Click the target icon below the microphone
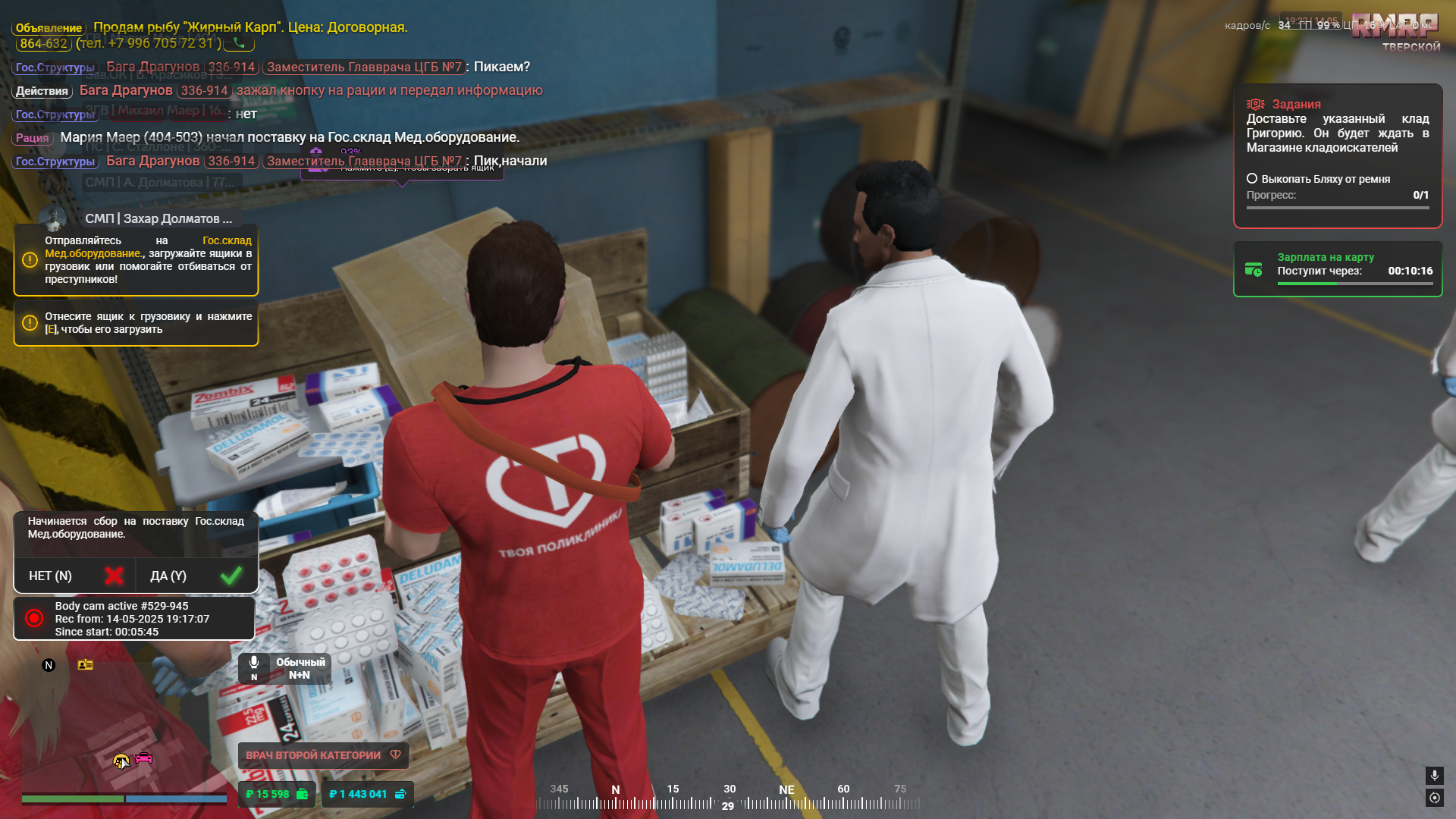Image resolution: width=1456 pixels, height=819 pixels. tap(1434, 798)
